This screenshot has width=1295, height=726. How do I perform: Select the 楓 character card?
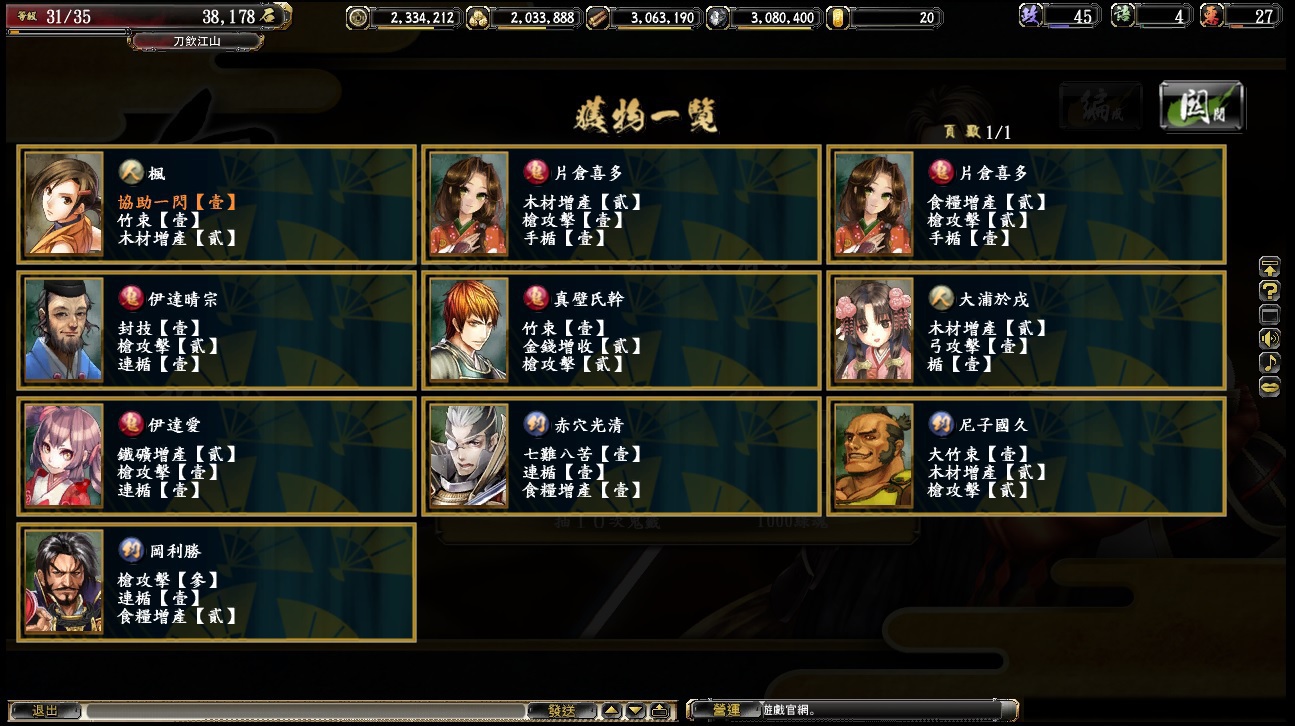(x=217, y=204)
